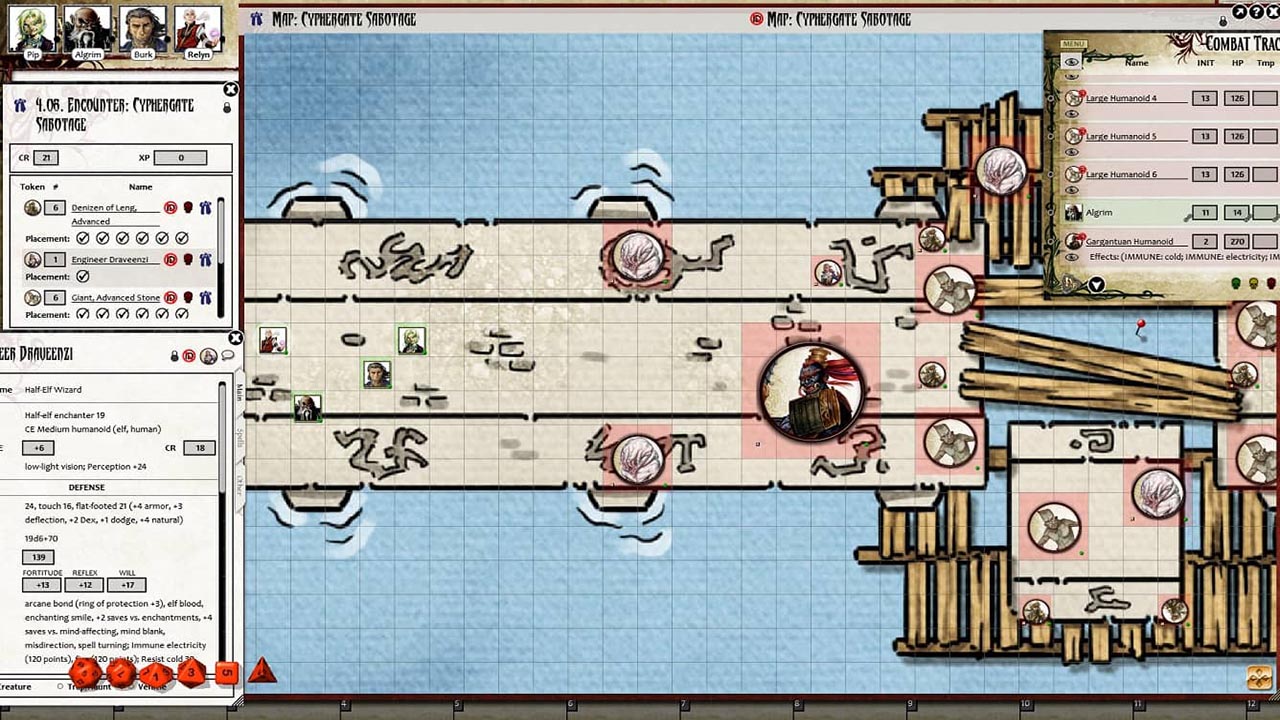Toggle visibility of Large Humanoid 5 in tracker
The image size is (1280, 720).
click(x=1071, y=149)
